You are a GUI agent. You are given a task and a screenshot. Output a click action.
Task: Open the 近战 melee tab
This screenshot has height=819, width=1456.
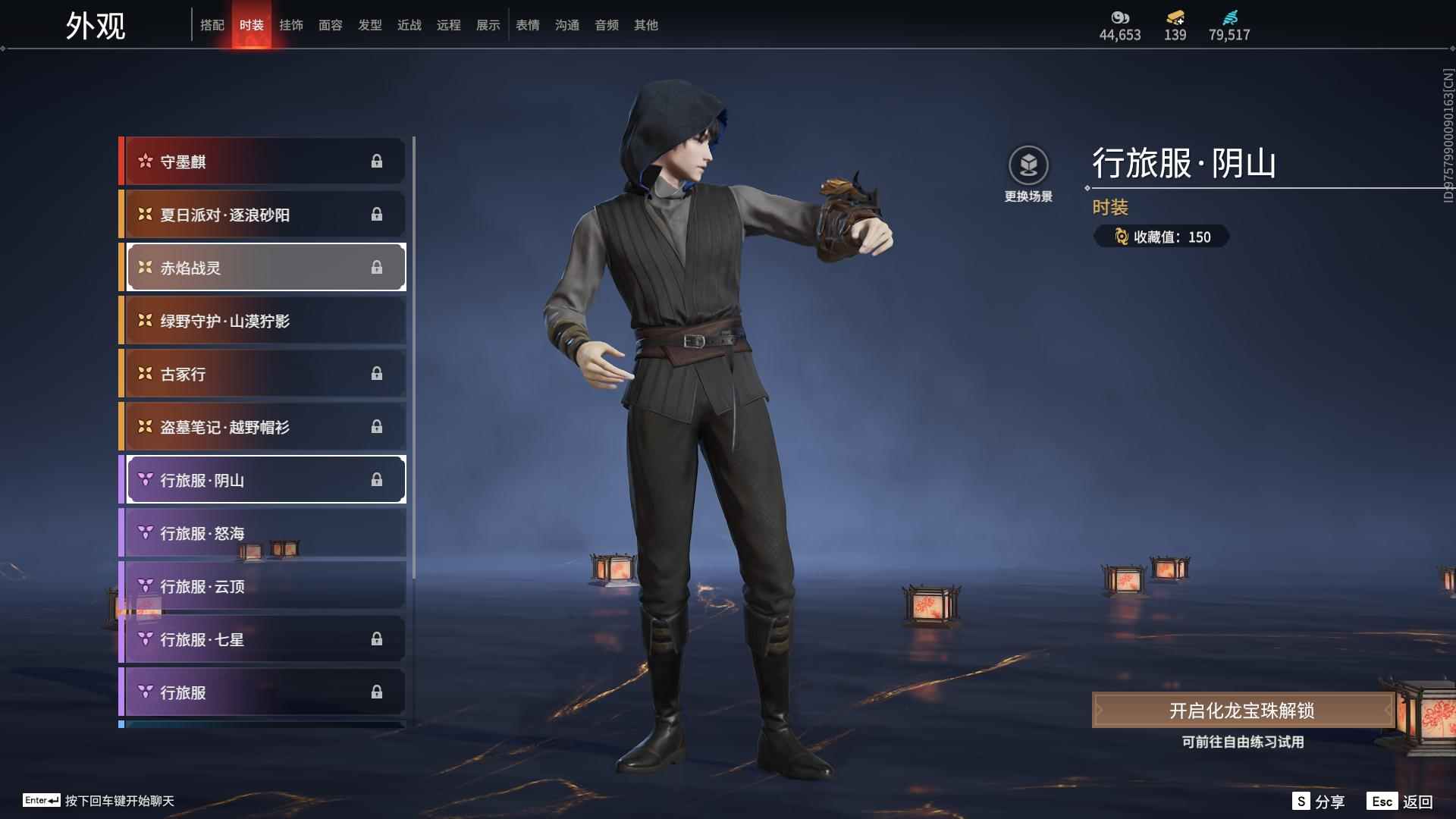click(409, 25)
